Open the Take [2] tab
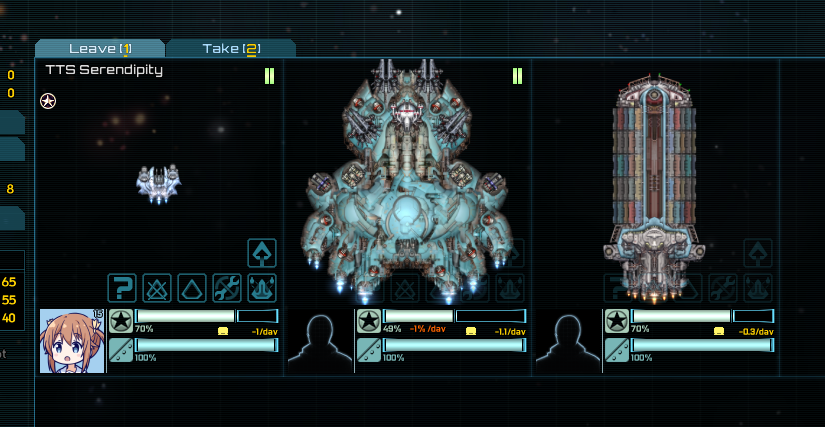825x427 pixels. tap(231, 49)
